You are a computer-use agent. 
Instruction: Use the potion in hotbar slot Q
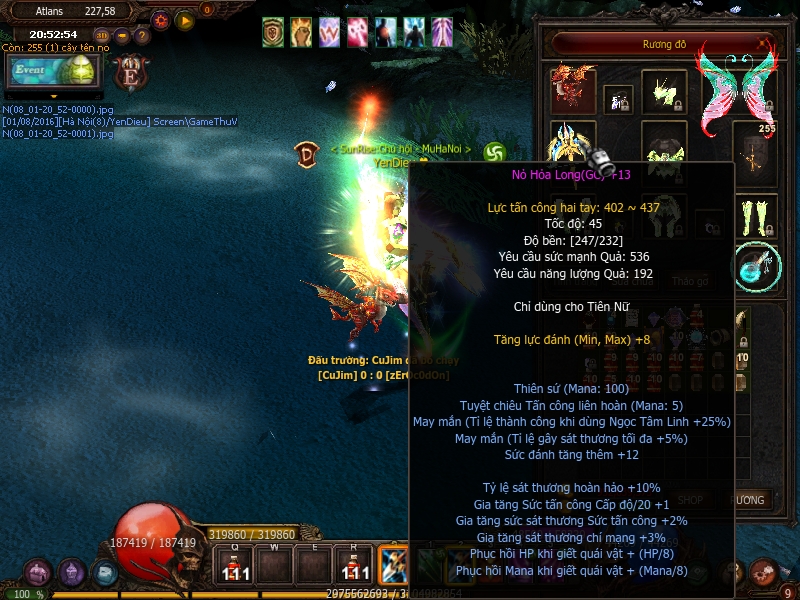[233, 565]
